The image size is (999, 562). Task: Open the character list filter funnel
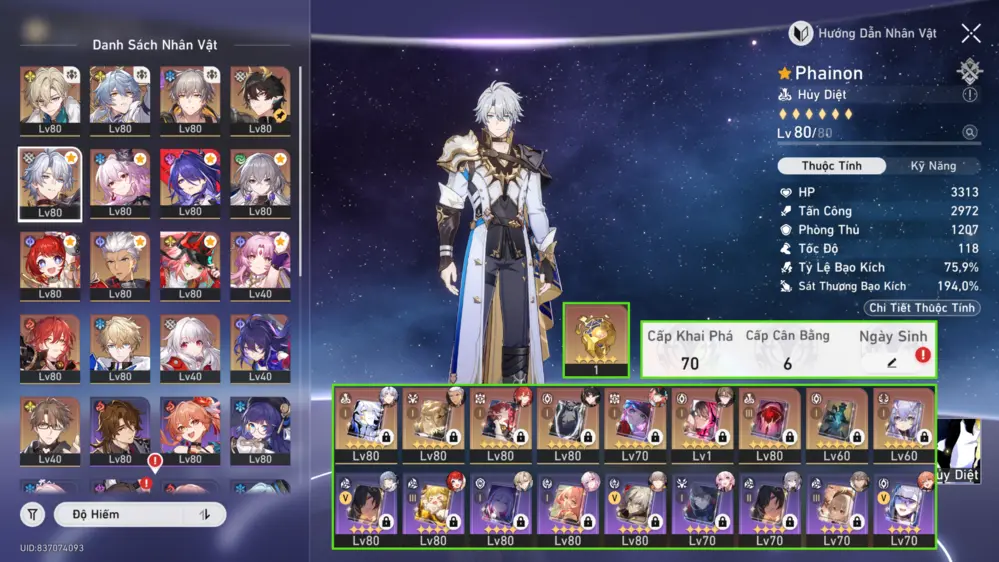[x=33, y=514]
